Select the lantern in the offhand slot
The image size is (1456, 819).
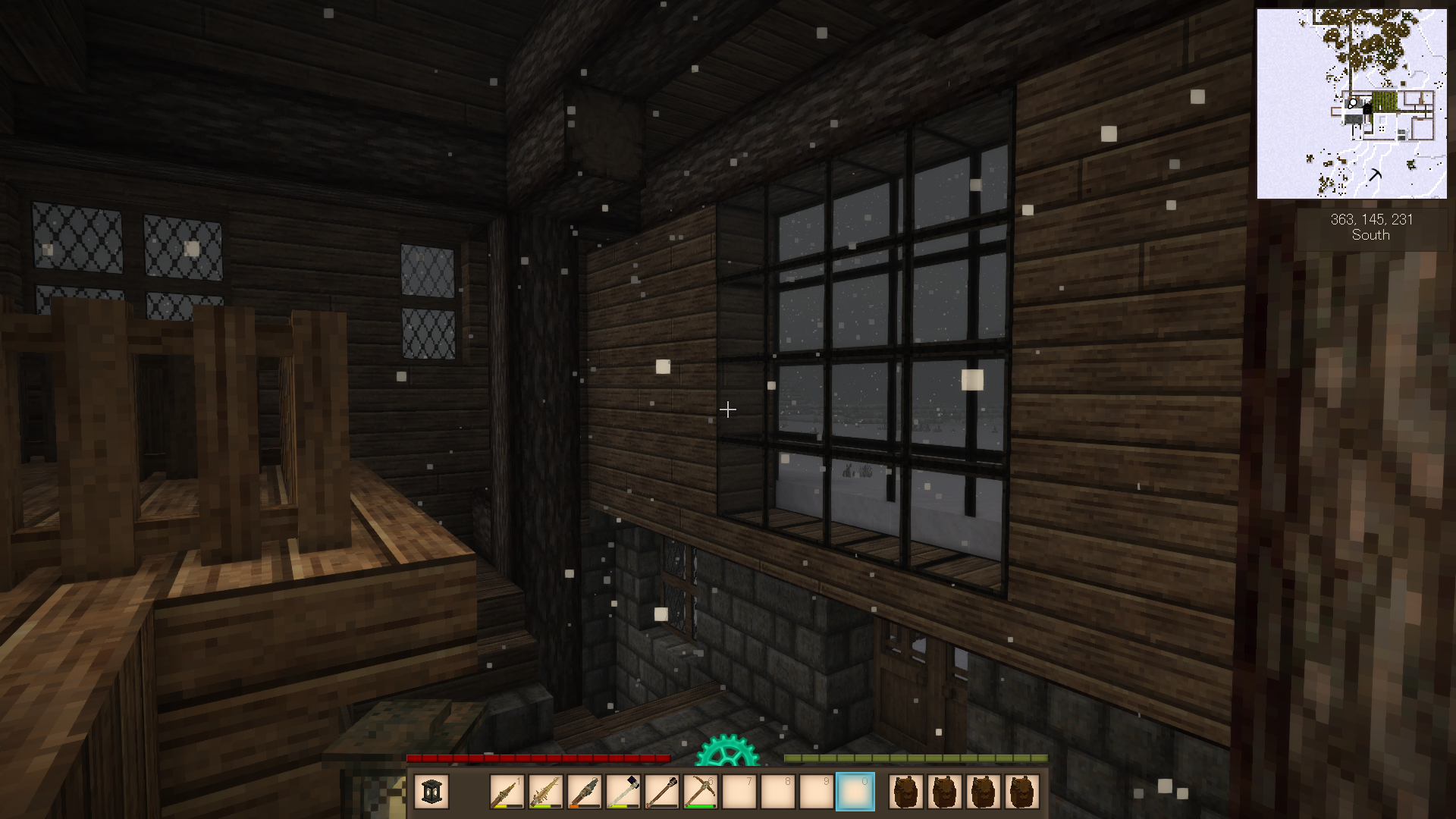[x=431, y=792]
